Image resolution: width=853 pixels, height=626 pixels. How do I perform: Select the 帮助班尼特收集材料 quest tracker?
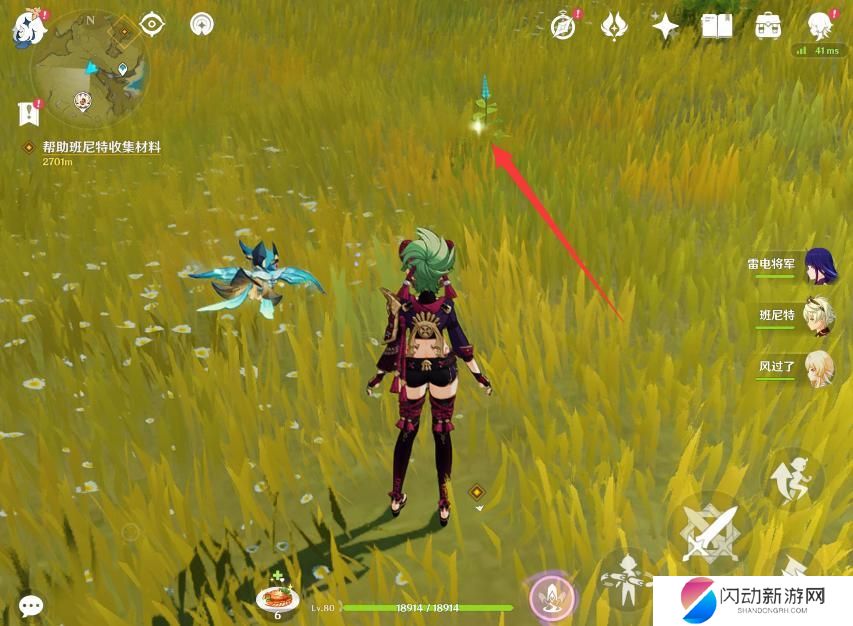point(100,147)
